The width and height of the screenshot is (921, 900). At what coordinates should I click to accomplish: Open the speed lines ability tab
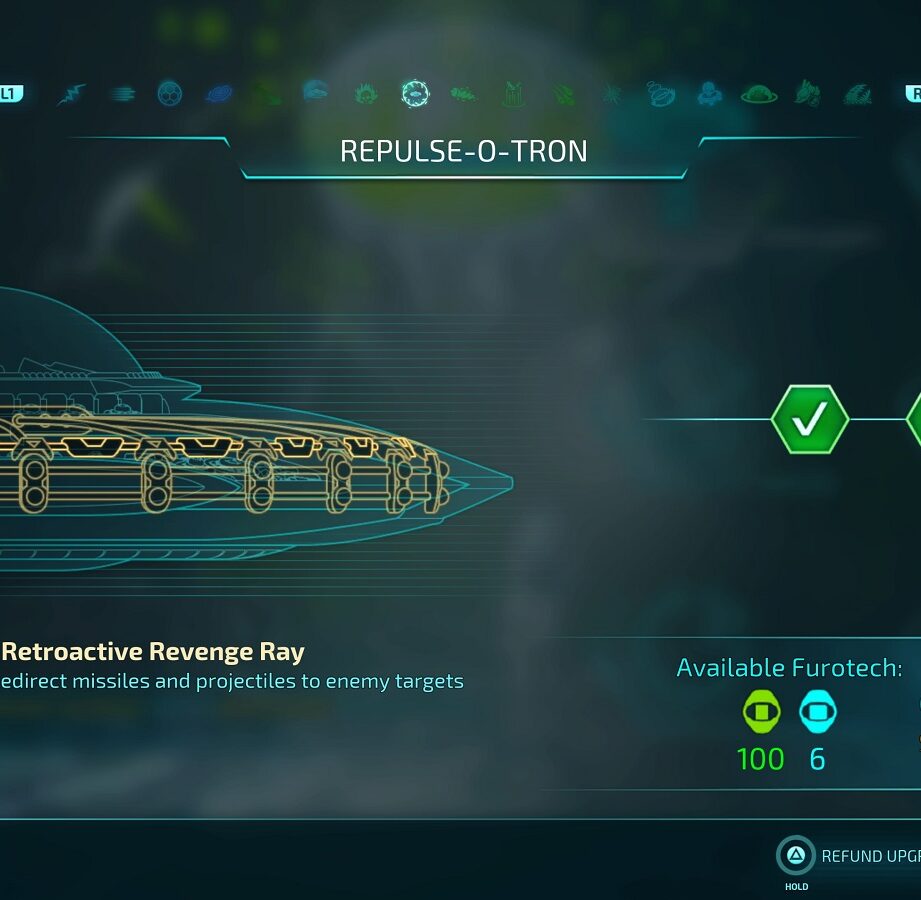coord(123,94)
